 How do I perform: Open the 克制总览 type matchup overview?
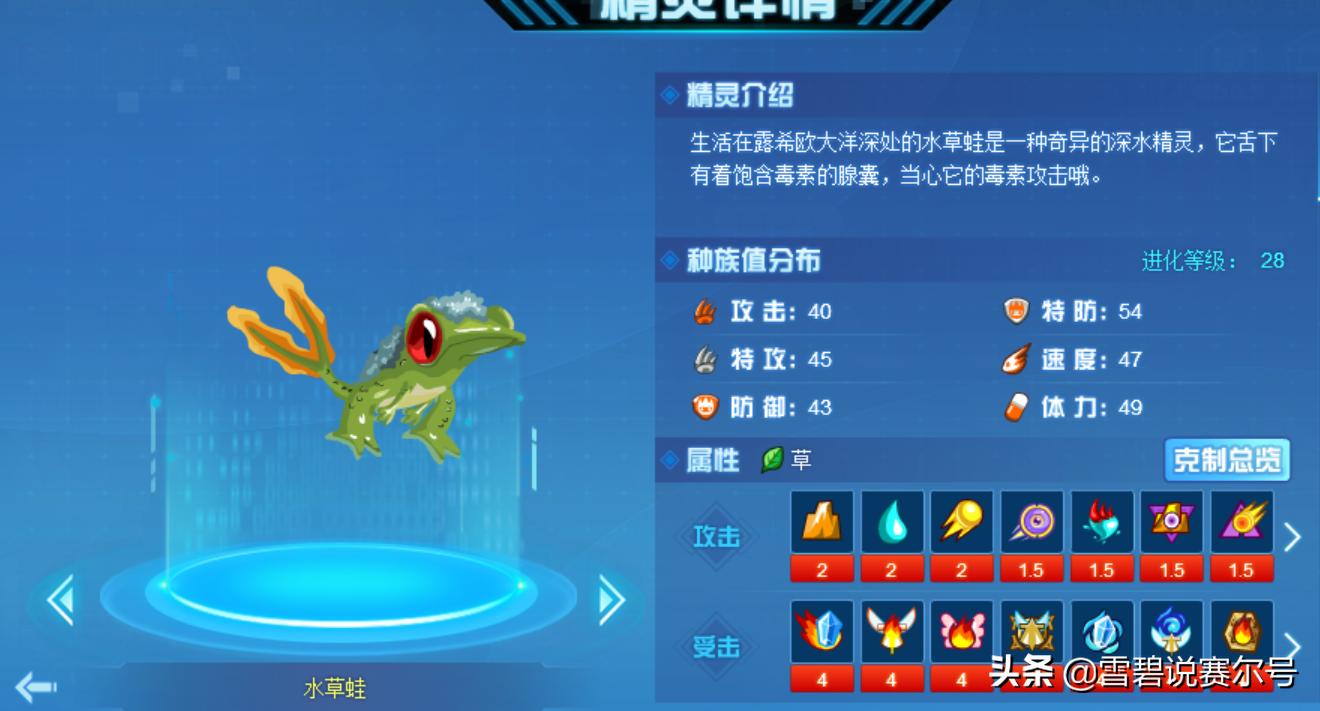pos(1226,460)
